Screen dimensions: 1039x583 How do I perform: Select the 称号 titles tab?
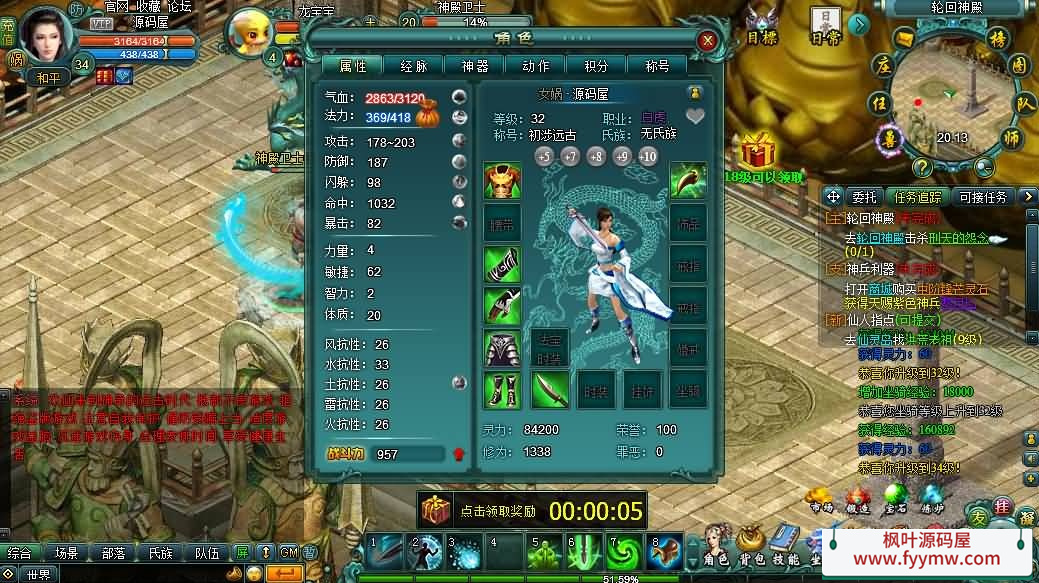(x=657, y=66)
